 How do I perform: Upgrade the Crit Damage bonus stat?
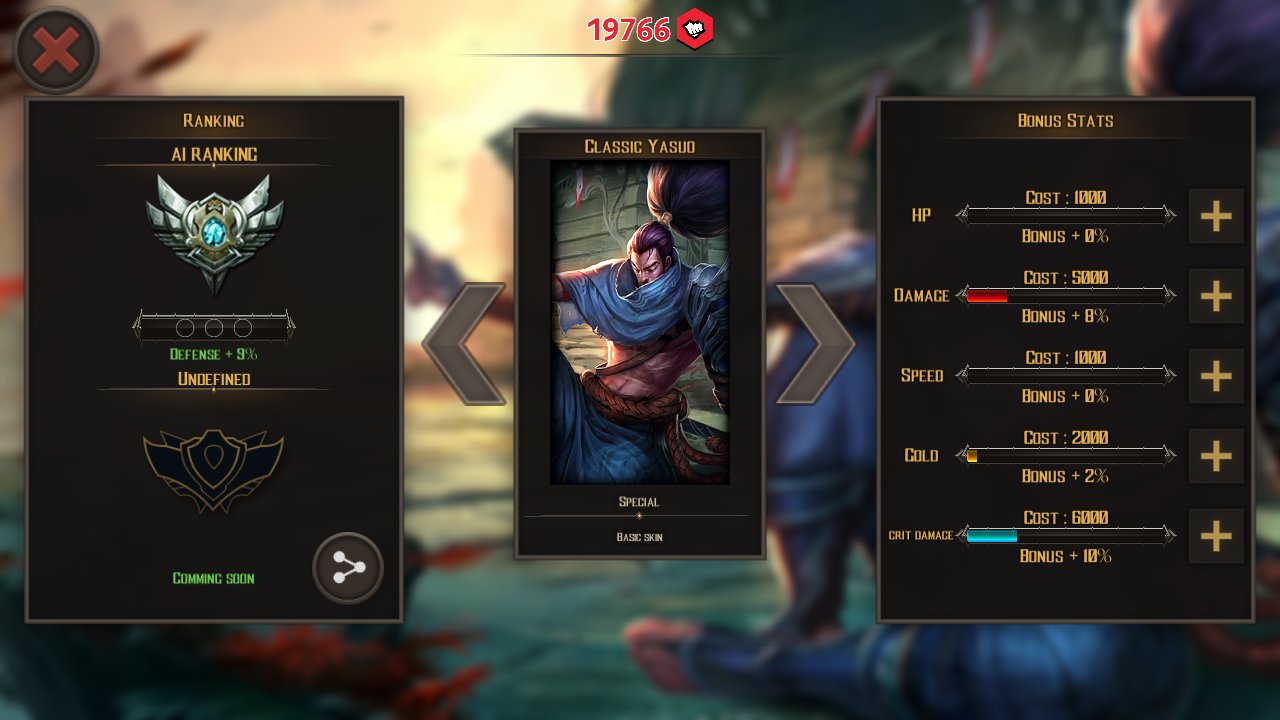(1215, 536)
